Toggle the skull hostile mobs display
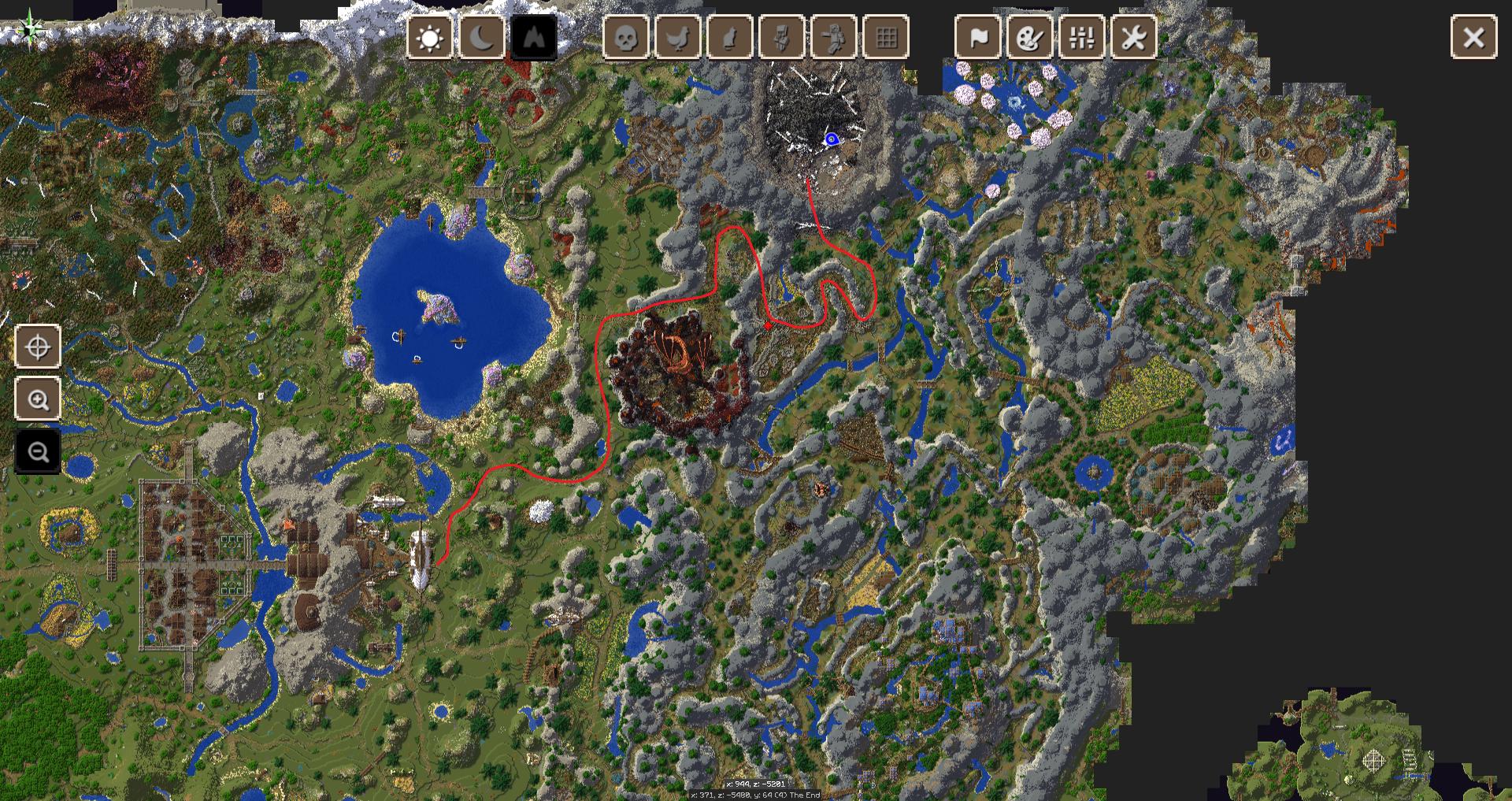Screen dimensions: 1512x801 click(x=626, y=37)
